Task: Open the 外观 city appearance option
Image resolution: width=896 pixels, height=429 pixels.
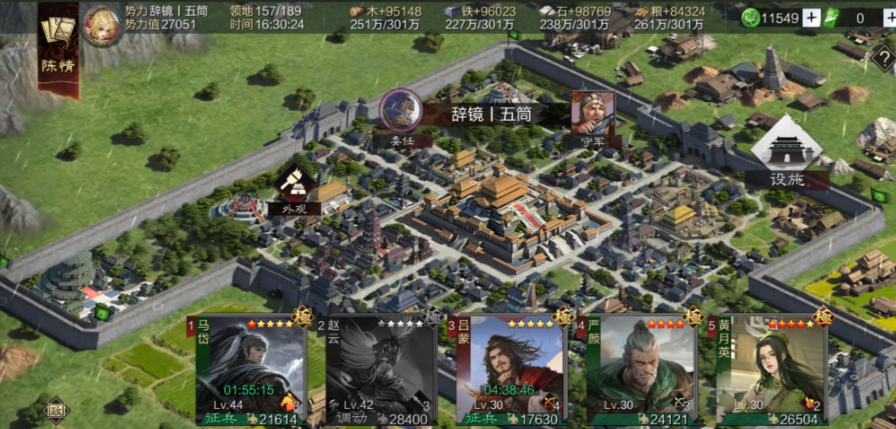Action: pos(293,187)
